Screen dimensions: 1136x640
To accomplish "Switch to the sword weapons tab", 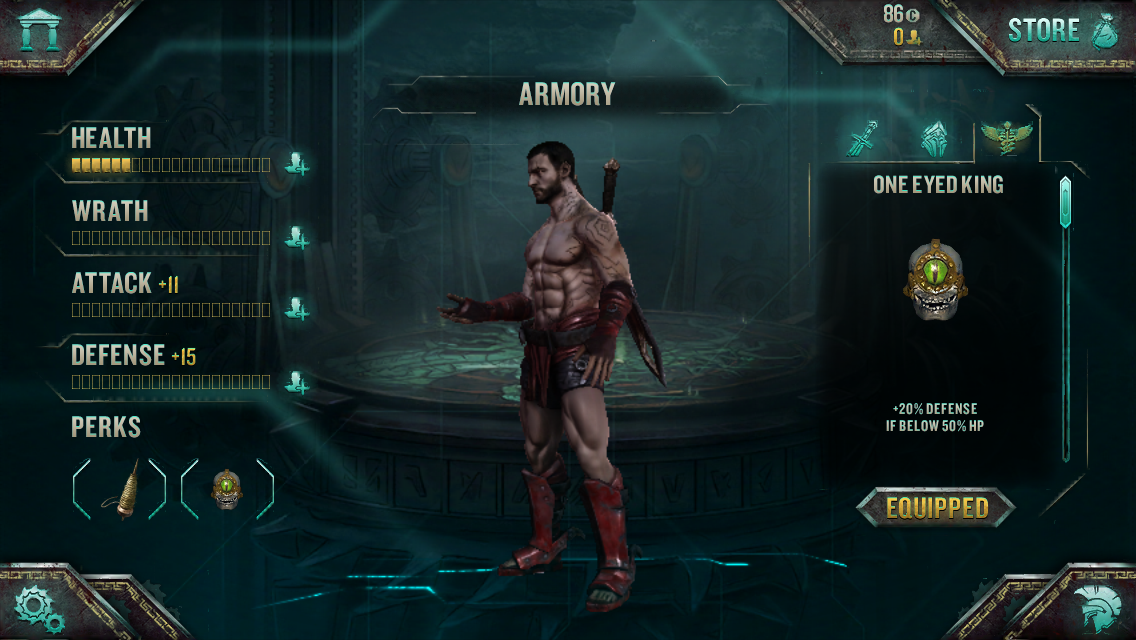I will tap(861, 139).
